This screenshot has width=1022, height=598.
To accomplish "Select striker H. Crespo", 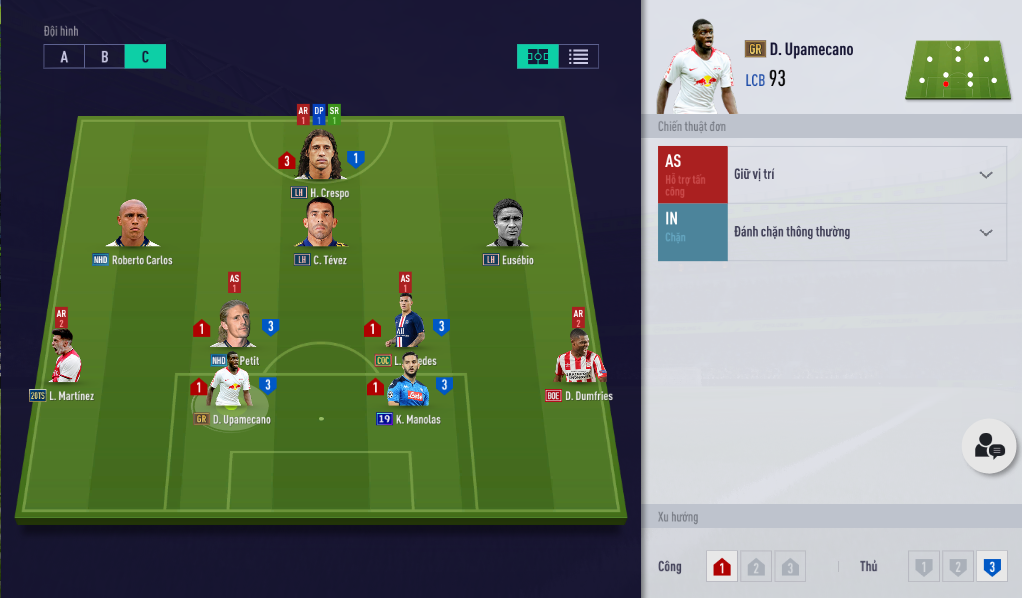I will click(x=320, y=158).
